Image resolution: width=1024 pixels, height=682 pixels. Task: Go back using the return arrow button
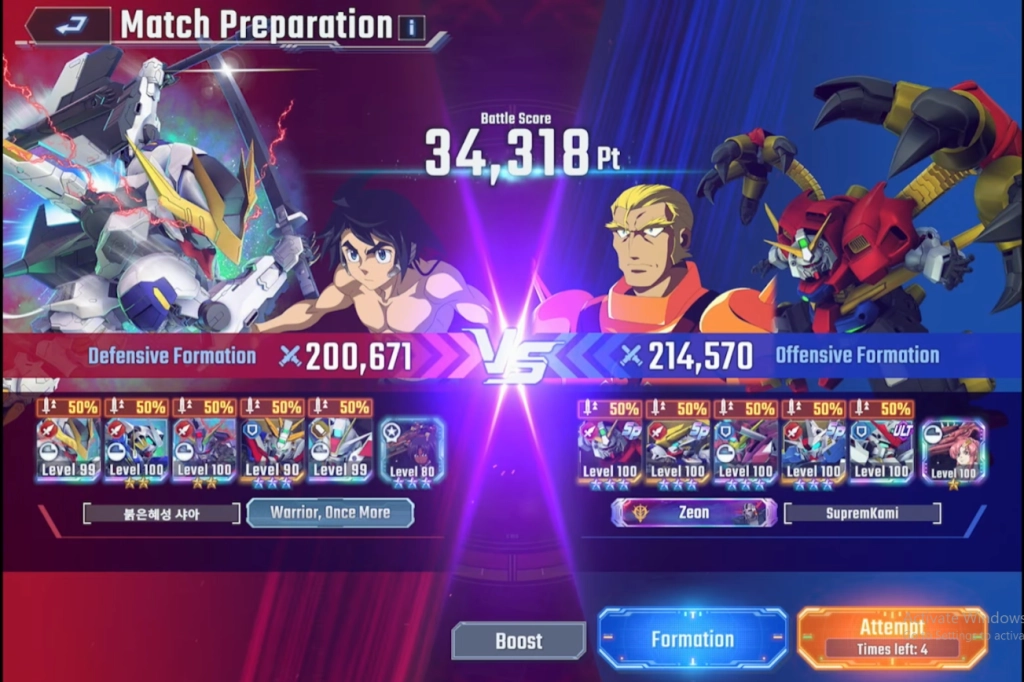pyautogui.click(x=67, y=26)
